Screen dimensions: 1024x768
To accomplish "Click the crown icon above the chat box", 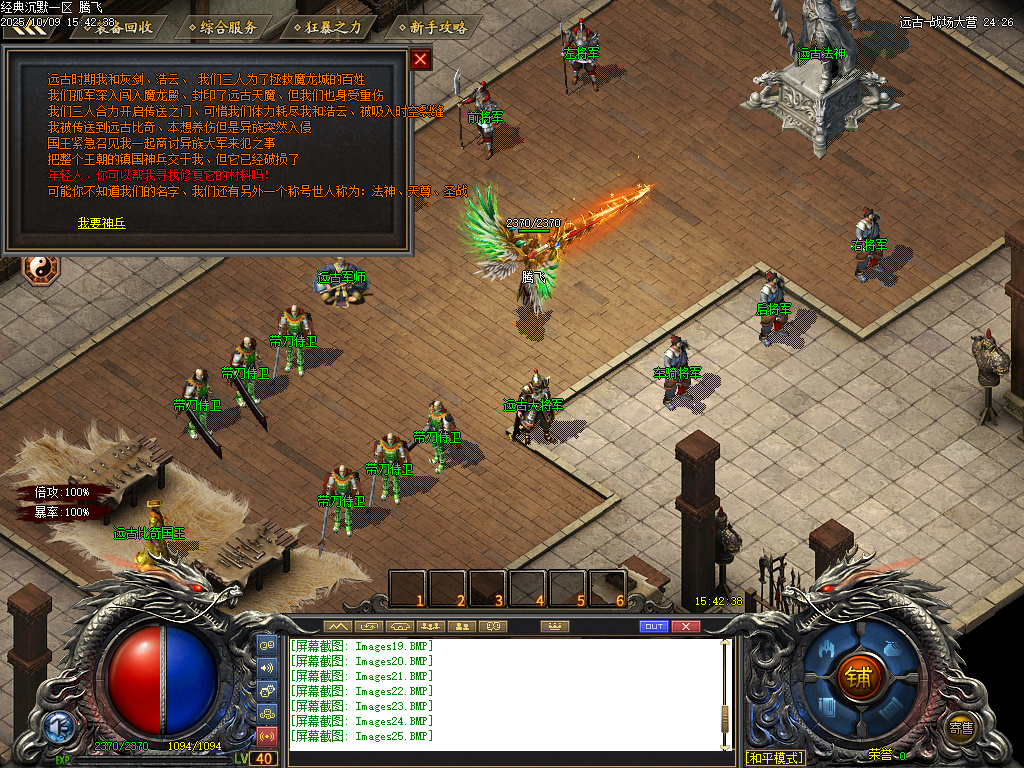I will coord(553,626).
